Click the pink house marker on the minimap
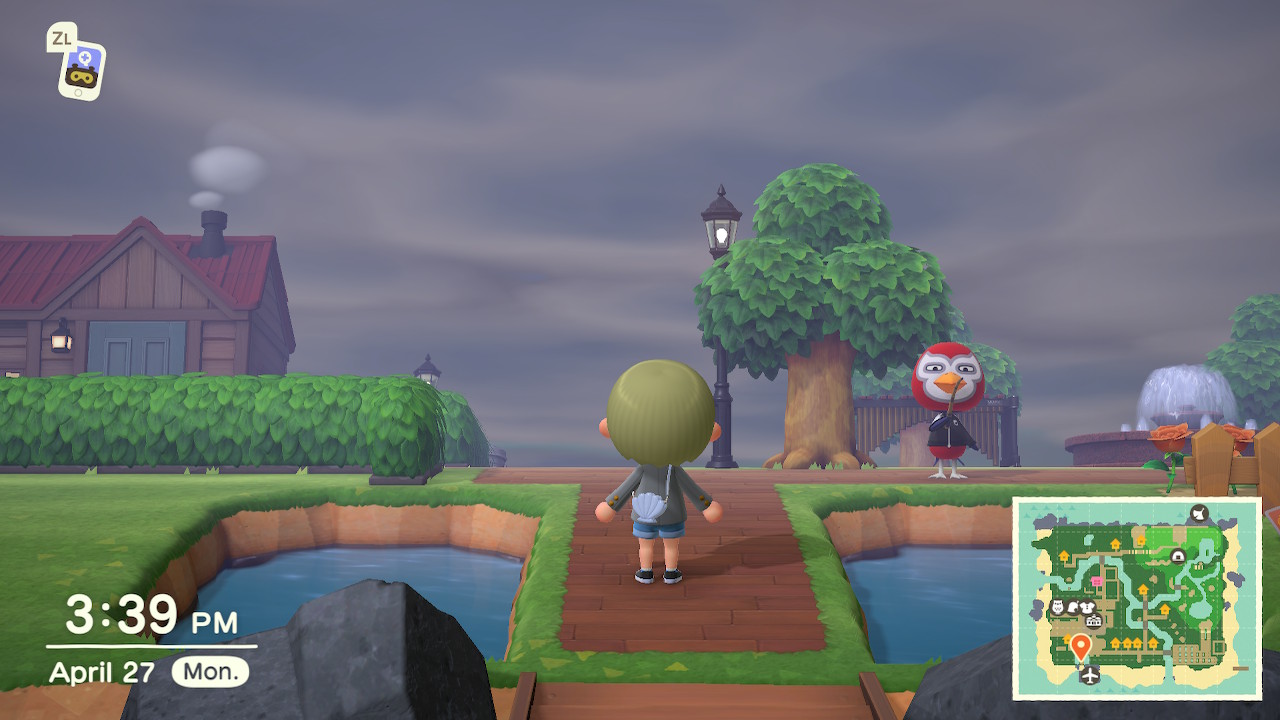 1097,581
